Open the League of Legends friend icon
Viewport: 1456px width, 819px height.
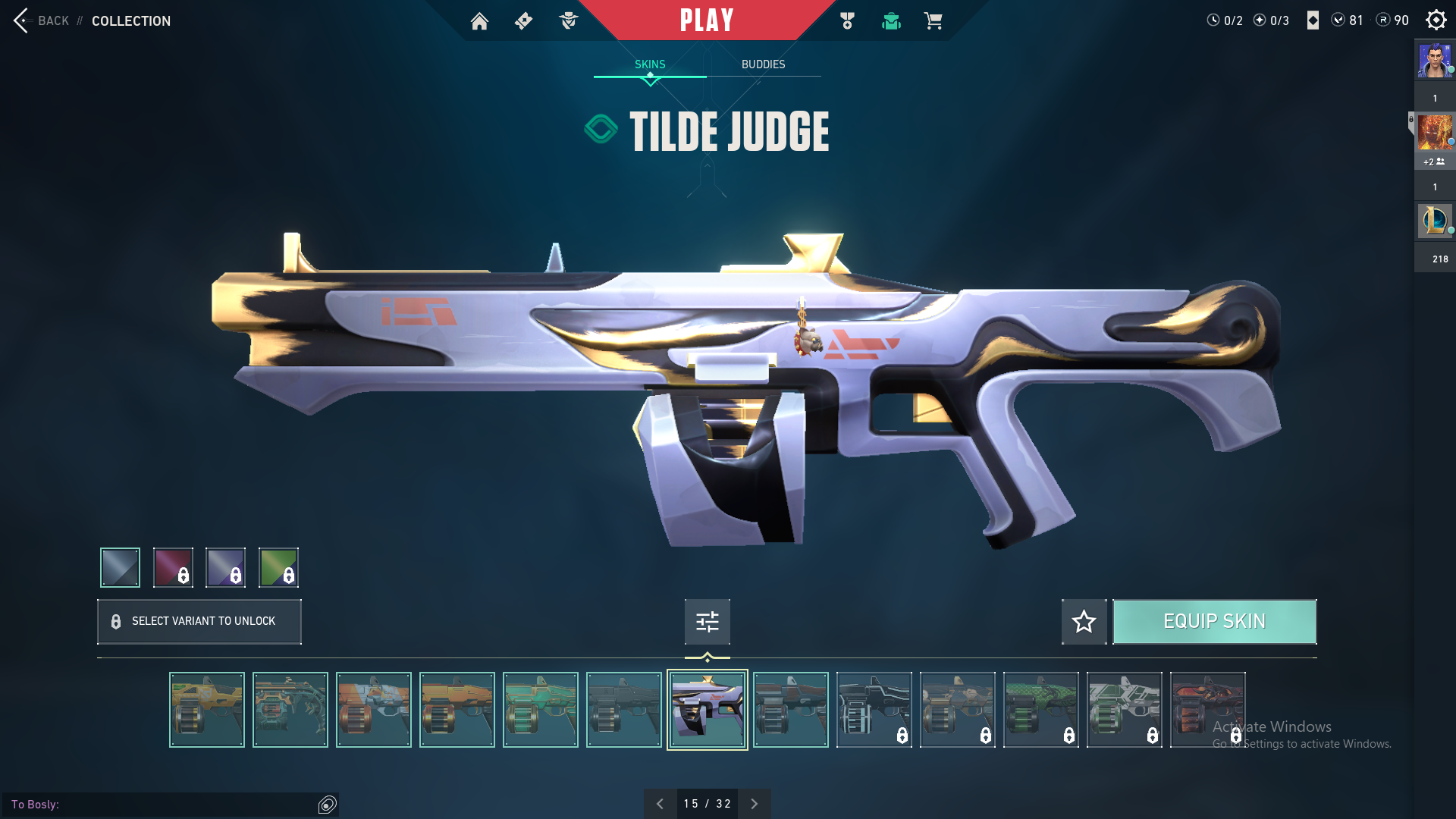coord(1434,221)
